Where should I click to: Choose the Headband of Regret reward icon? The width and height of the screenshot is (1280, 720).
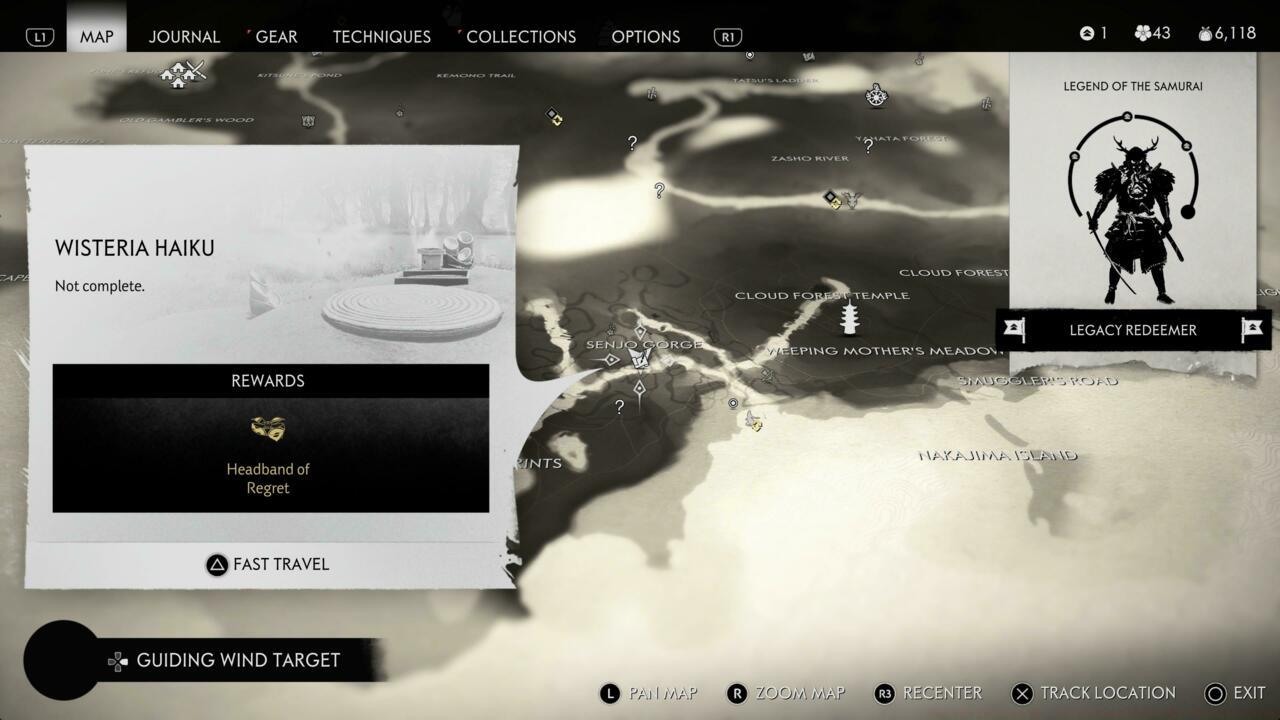click(268, 429)
